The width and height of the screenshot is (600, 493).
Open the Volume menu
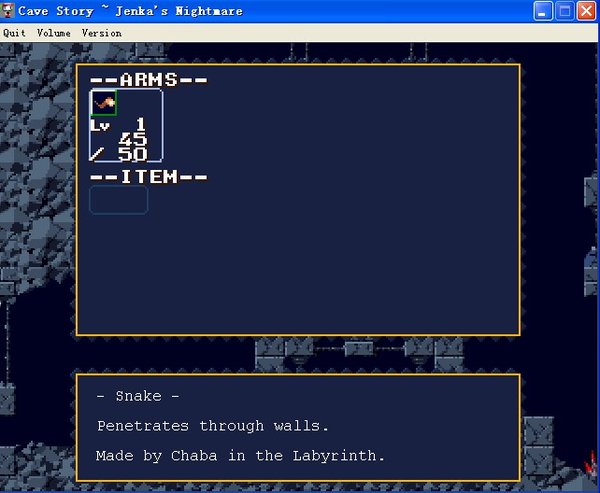54,33
